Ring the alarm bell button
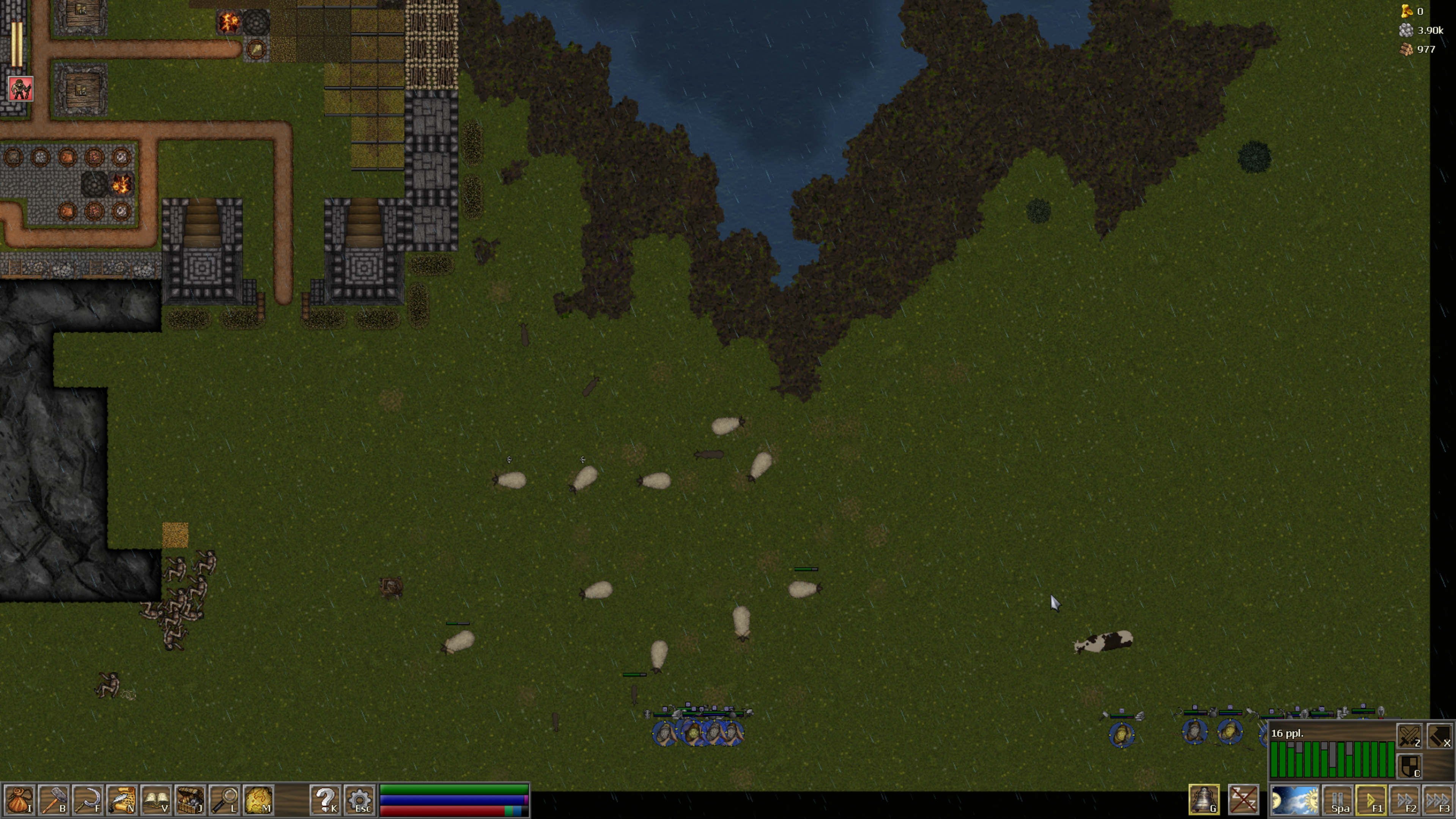This screenshot has width=1456, height=819. click(x=1203, y=800)
